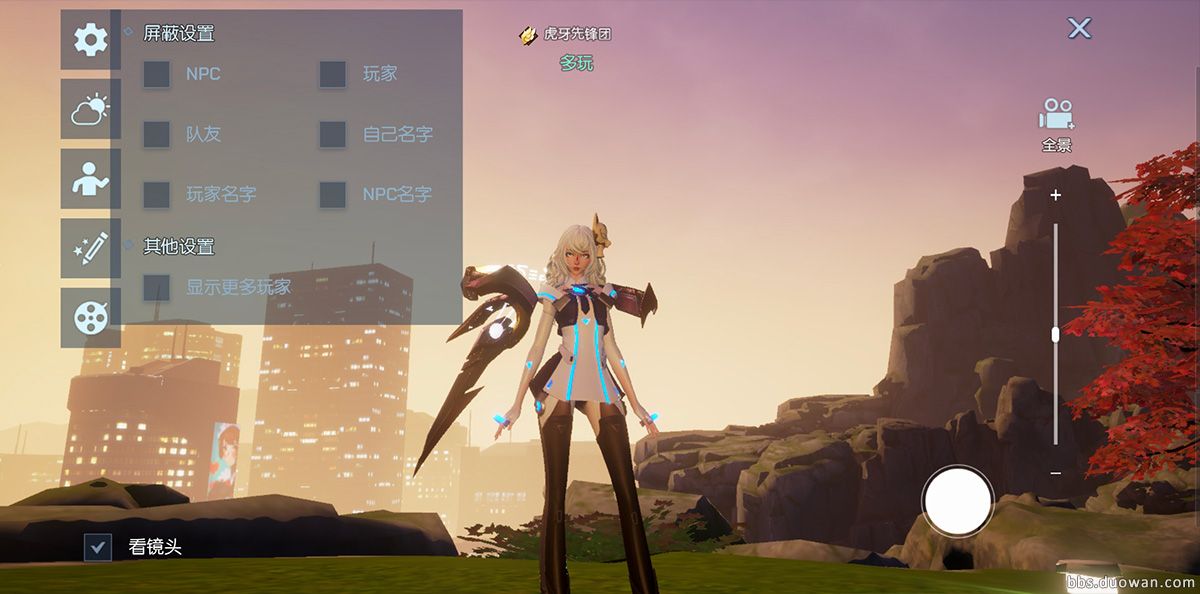1200x594 pixels.
Task: Enable the 自己名字 checkbox
Action: pyautogui.click(x=332, y=134)
